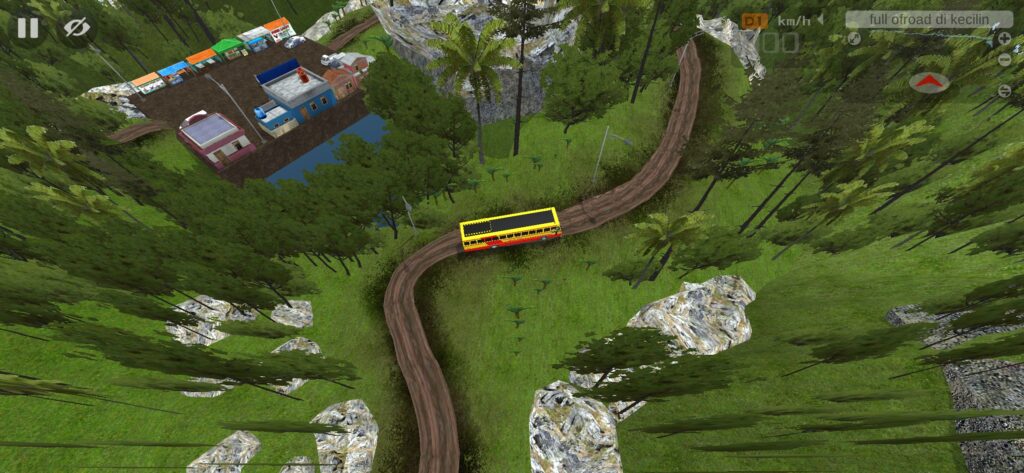Tap the orange D1 gear indicator

(x=754, y=21)
